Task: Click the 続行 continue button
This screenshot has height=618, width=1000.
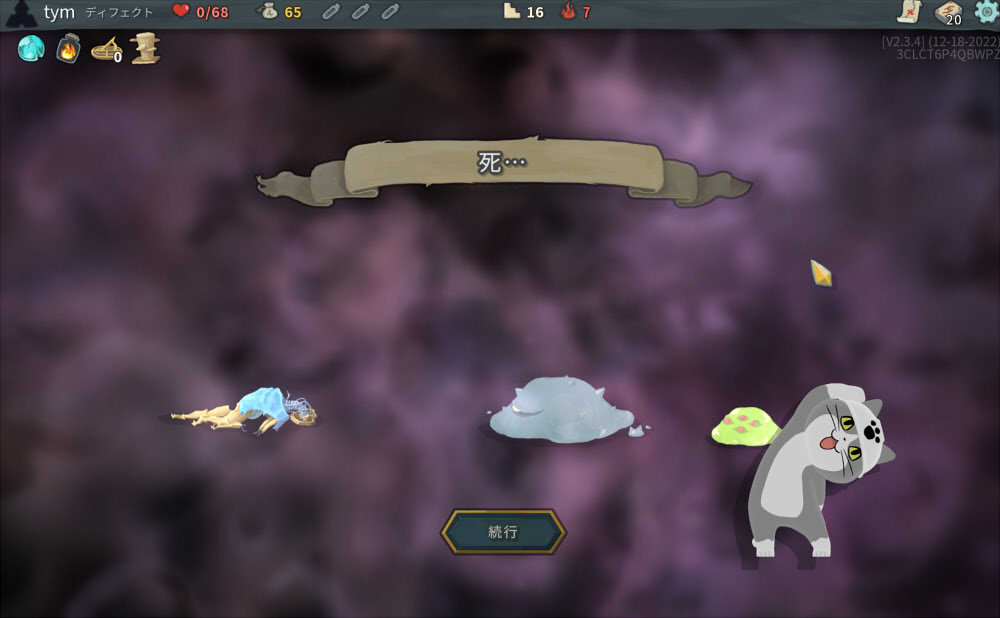Action: 503,532
